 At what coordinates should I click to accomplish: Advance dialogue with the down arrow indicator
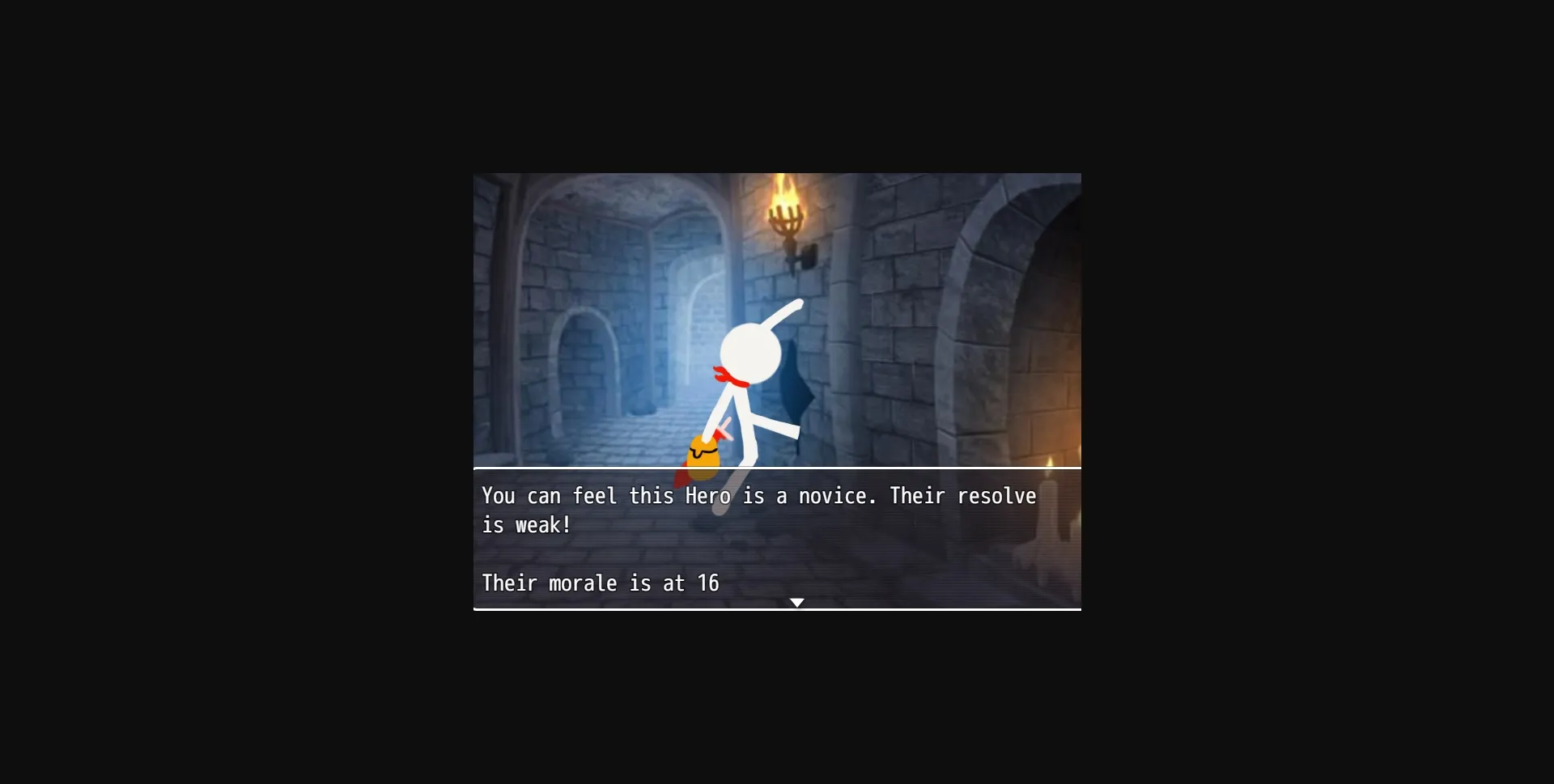[x=798, y=602]
